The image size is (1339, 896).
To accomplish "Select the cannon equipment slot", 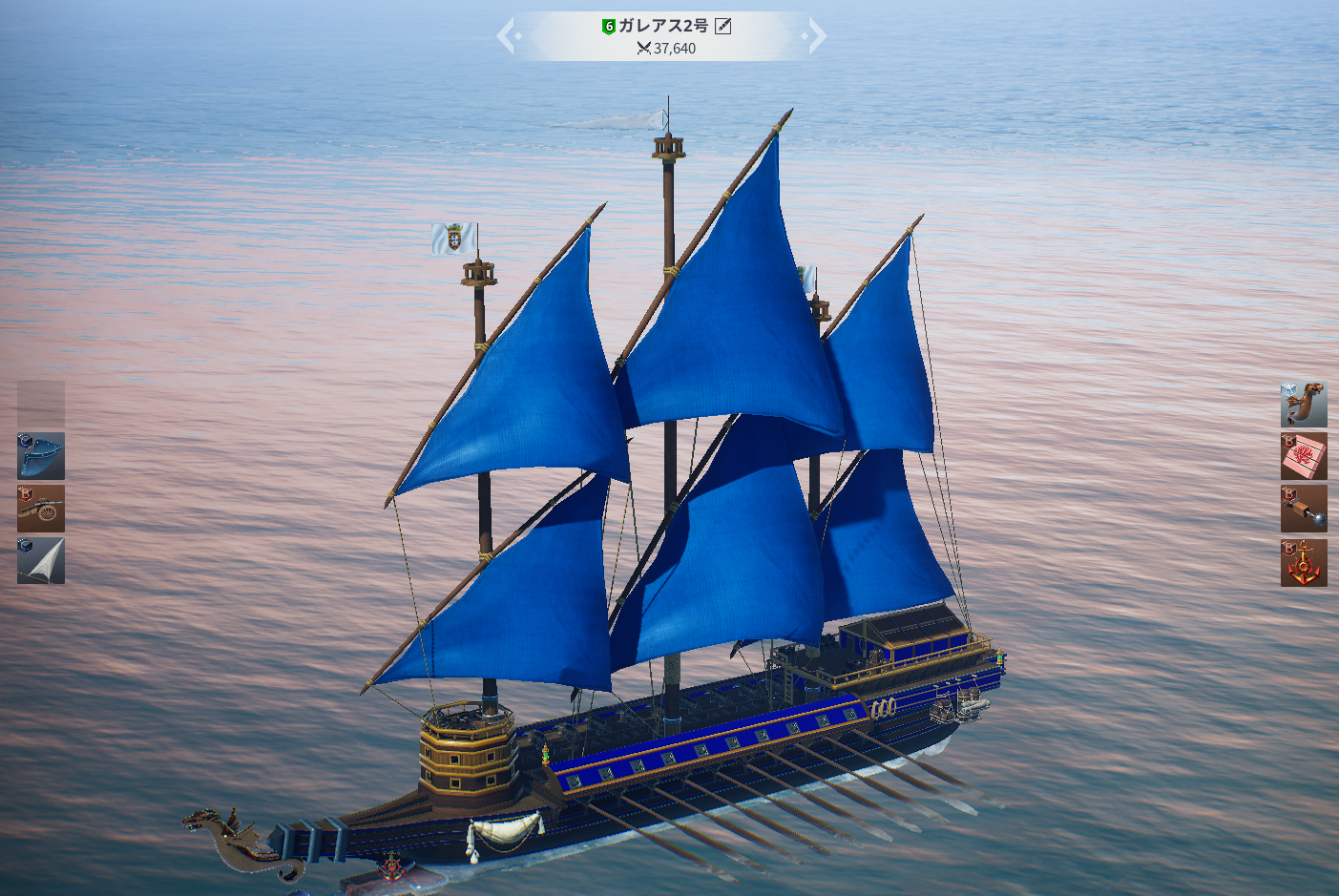I will pyautogui.click(x=41, y=509).
